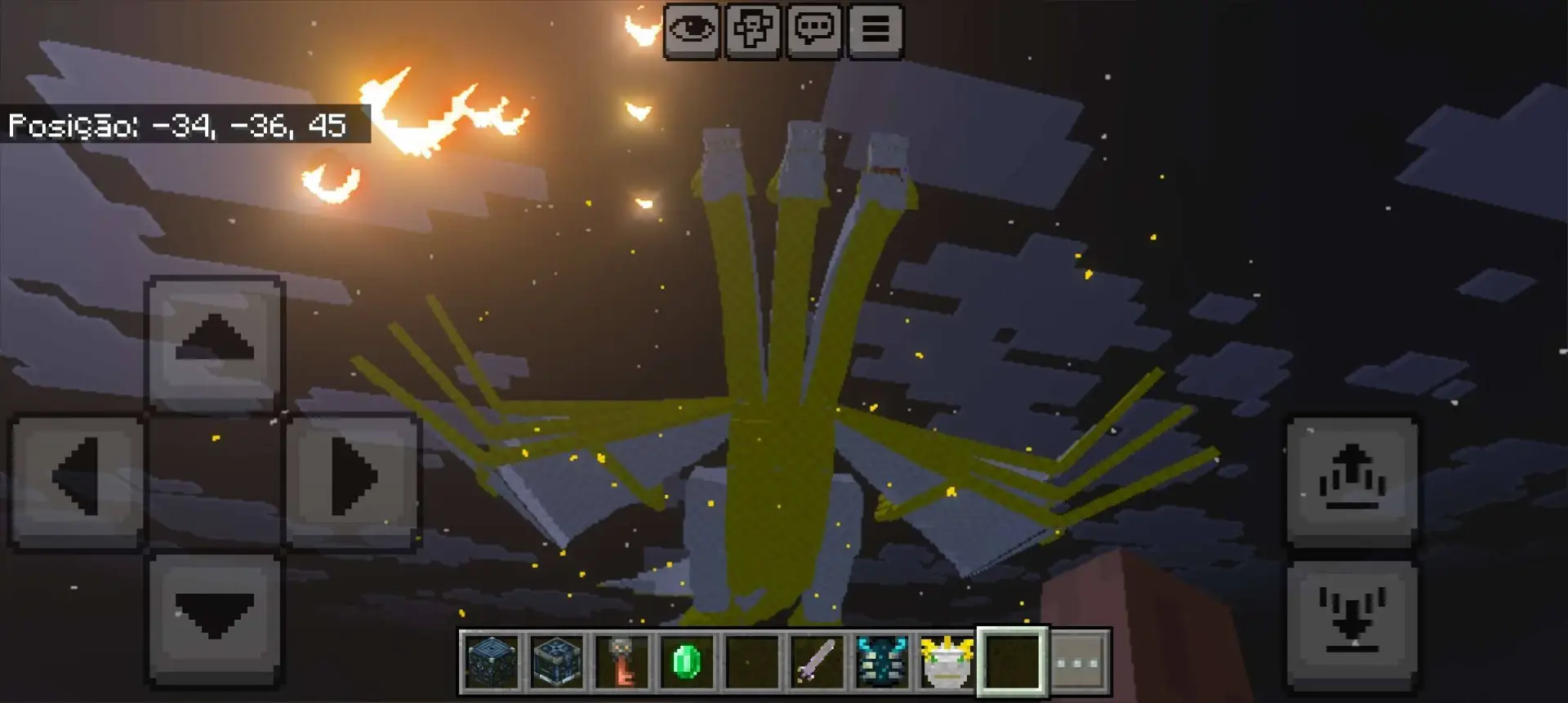The height and width of the screenshot is (703, 1568).
Task: Select the second blue vault block slot
Action: coord(556,662)
